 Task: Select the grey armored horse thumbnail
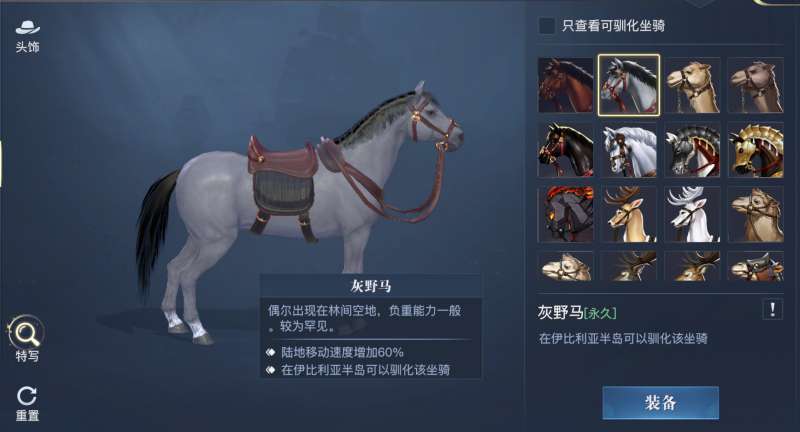click(692, 150)
